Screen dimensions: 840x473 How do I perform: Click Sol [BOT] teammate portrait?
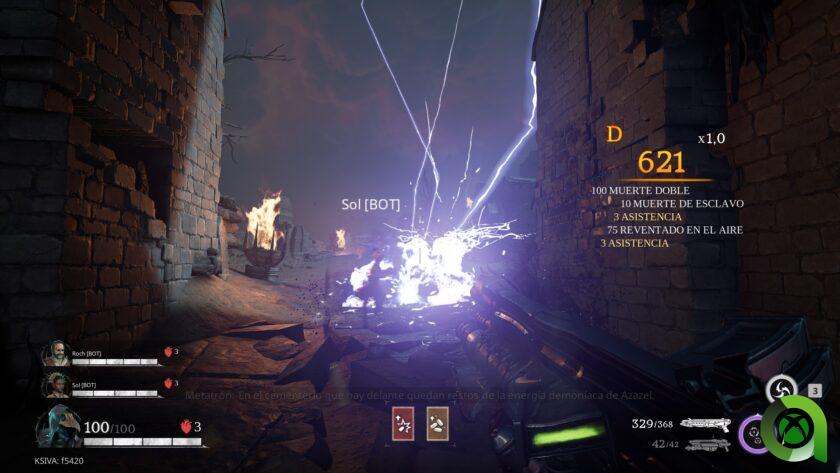click(54, 385)
